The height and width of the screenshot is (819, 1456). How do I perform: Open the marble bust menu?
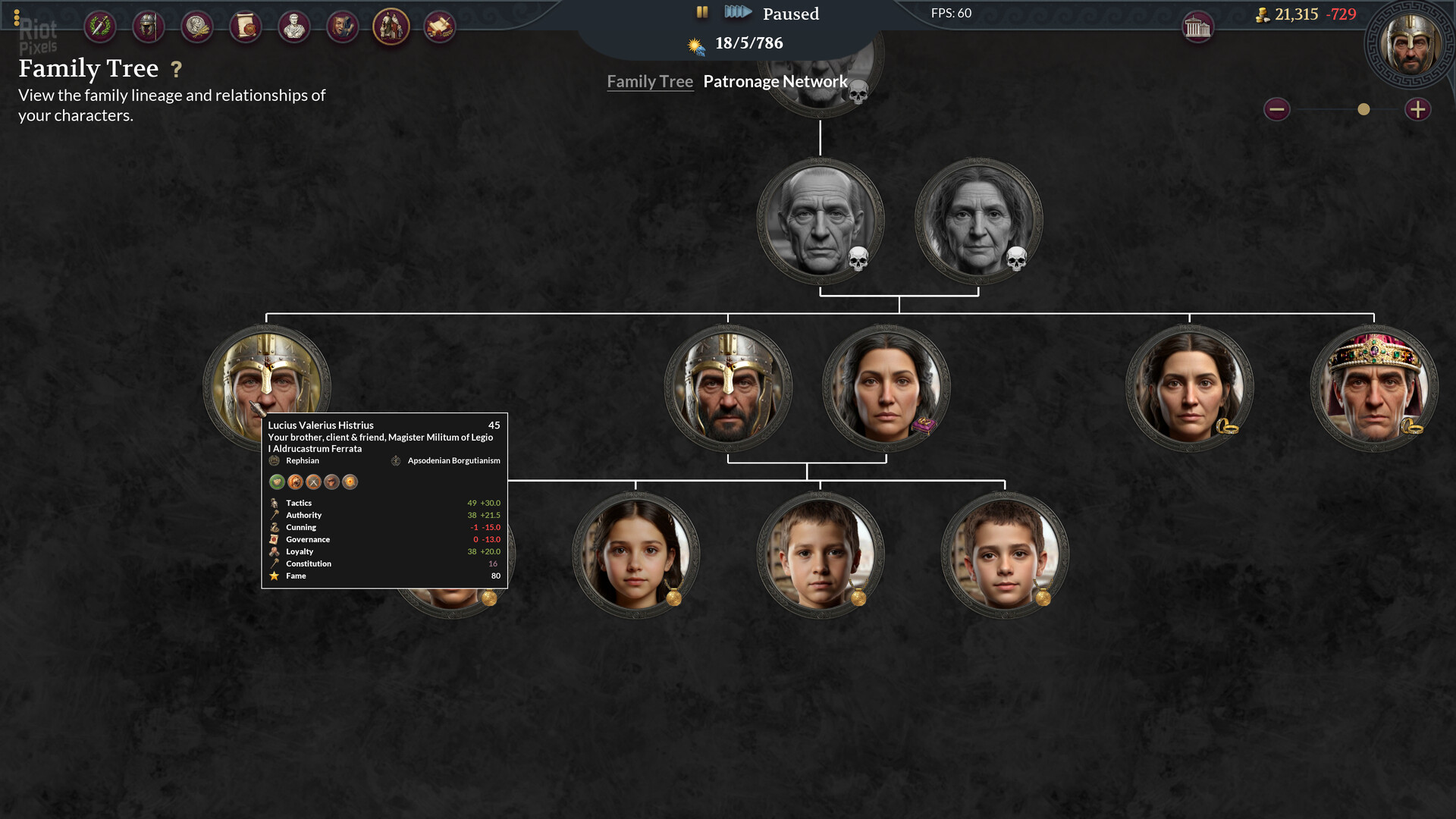293,27
